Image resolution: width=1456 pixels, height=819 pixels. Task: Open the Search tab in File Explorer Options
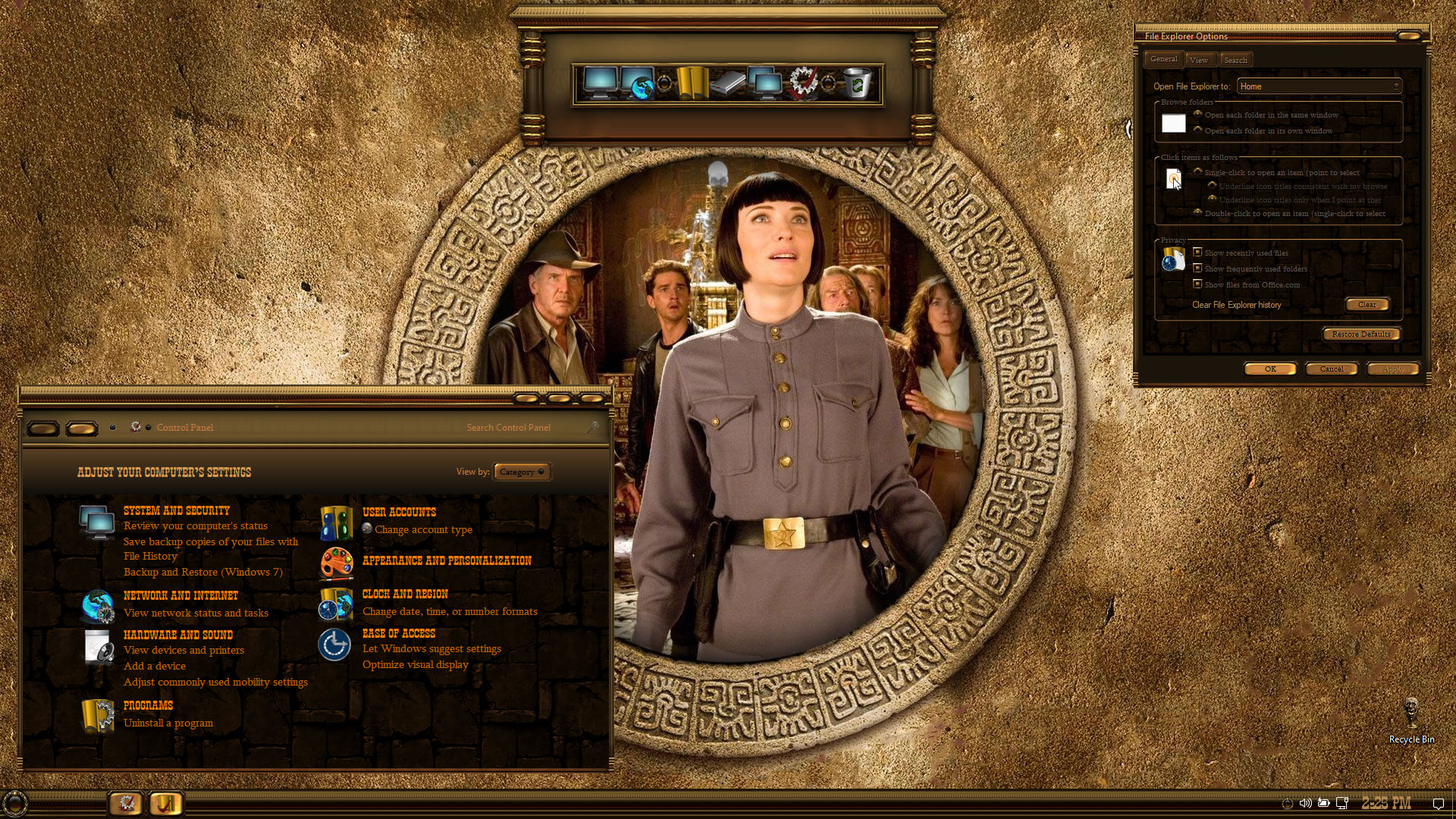1235,60
